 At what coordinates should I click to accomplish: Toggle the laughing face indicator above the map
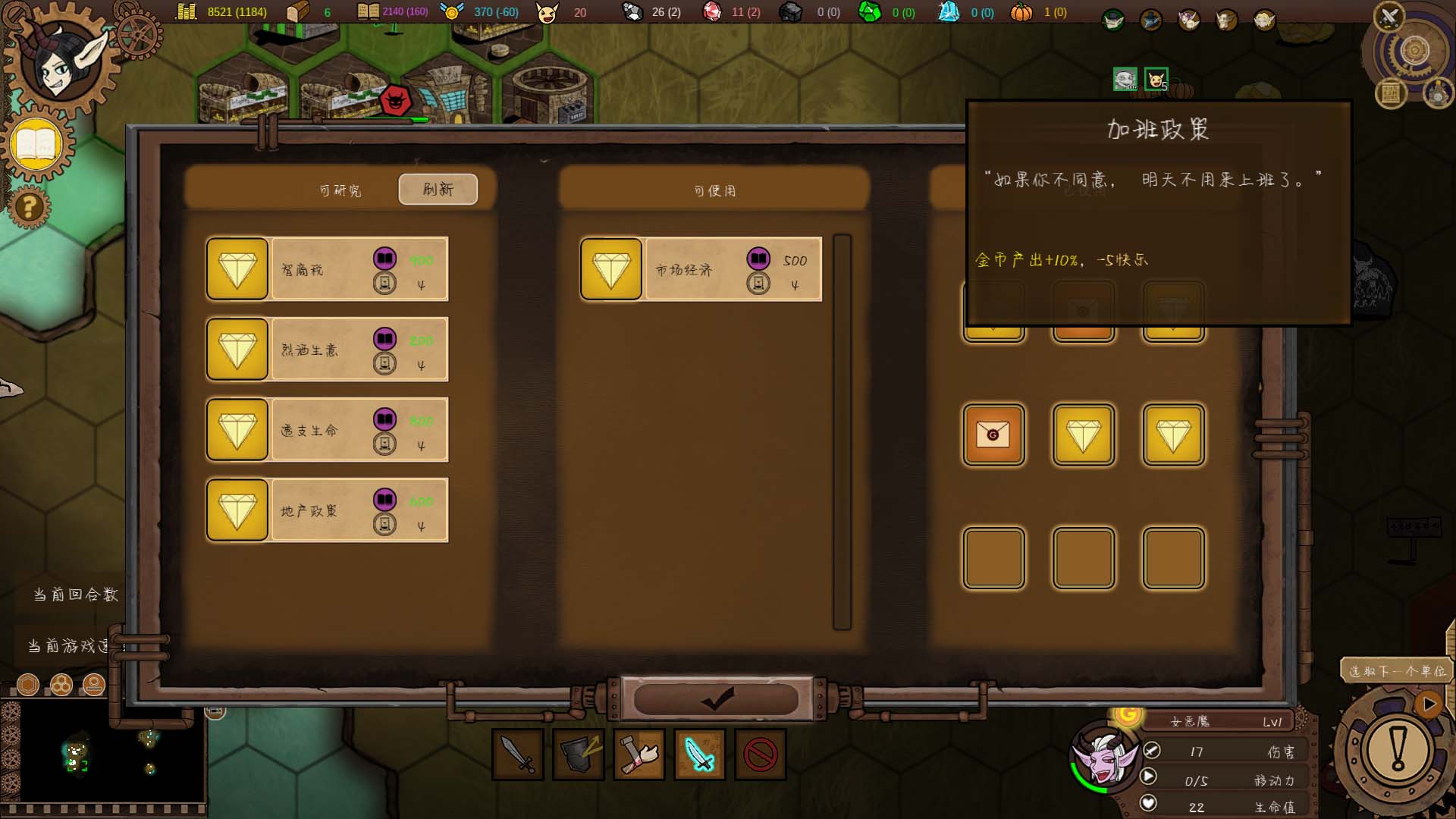tap(1156, 78)
